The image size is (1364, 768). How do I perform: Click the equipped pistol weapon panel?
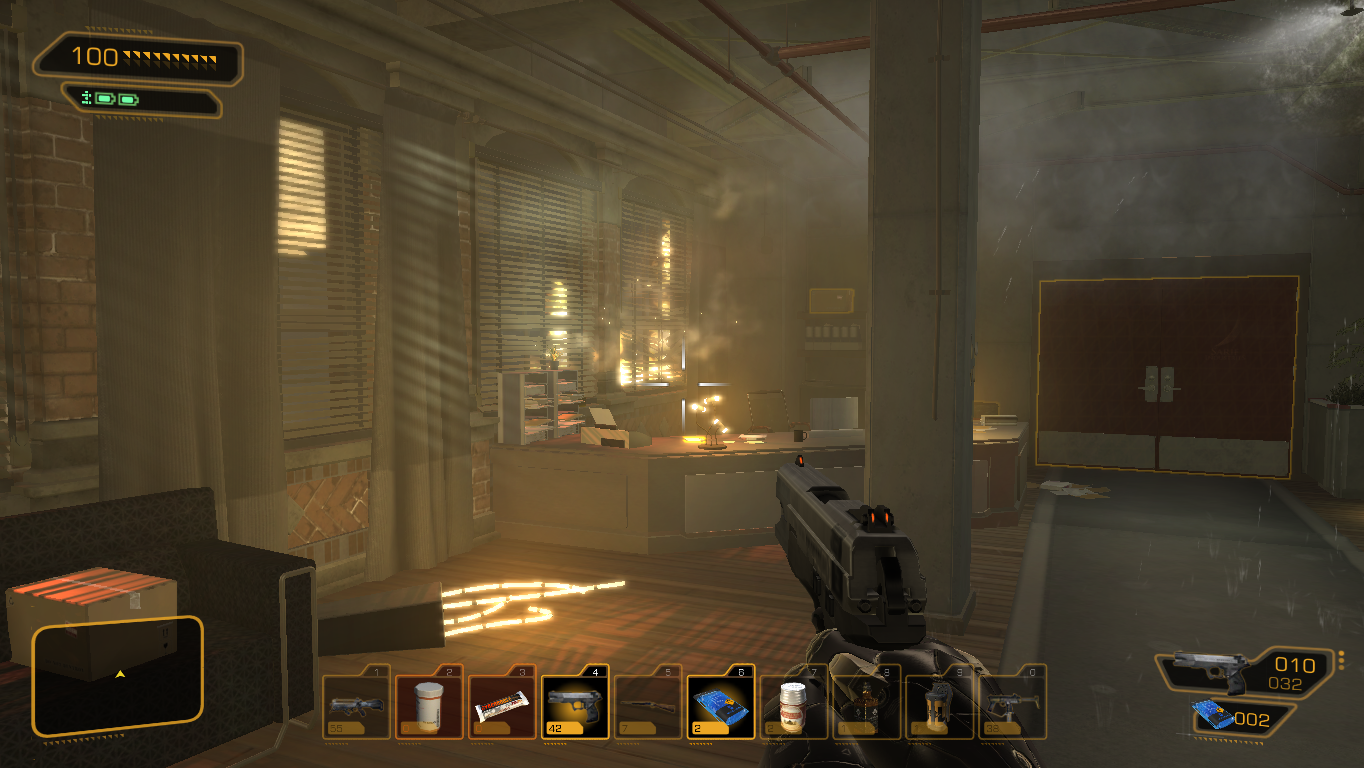pos(1245,672)
